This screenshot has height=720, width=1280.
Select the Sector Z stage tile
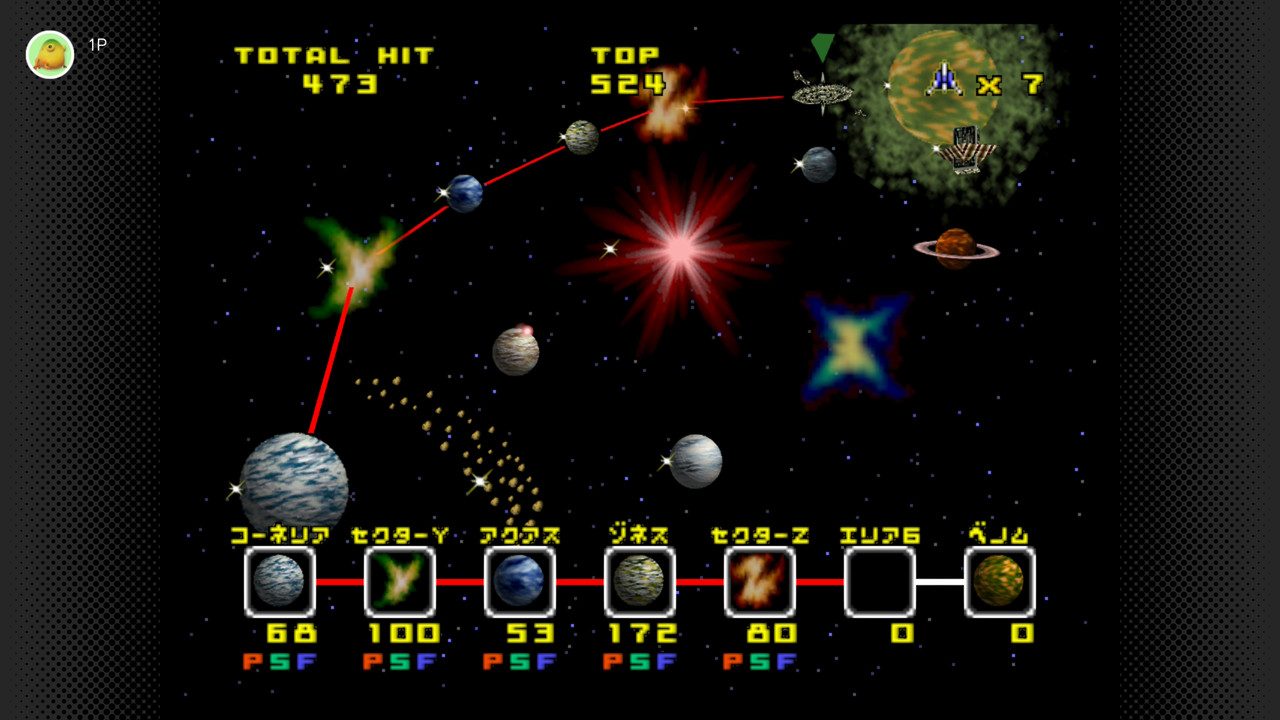coord(760,581)
